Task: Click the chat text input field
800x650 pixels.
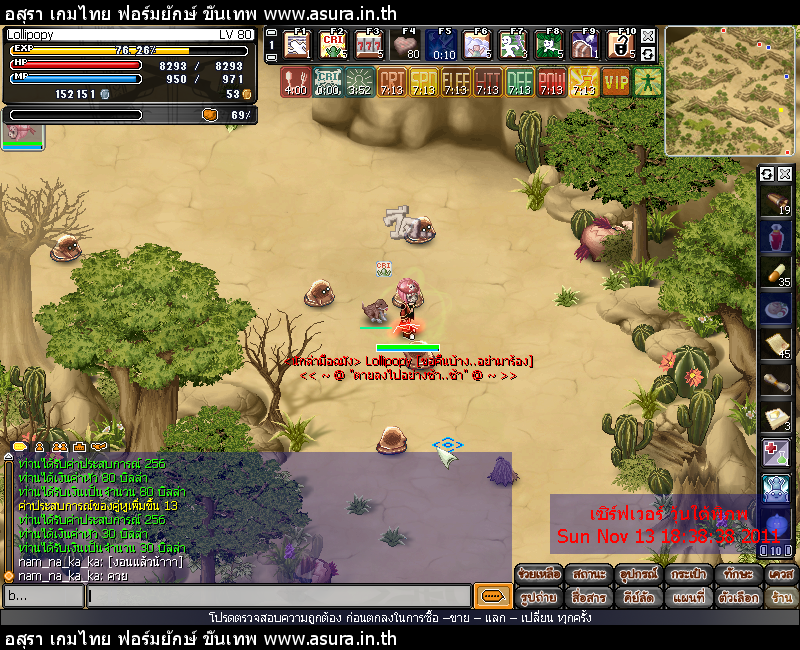Action: (278, 597)
